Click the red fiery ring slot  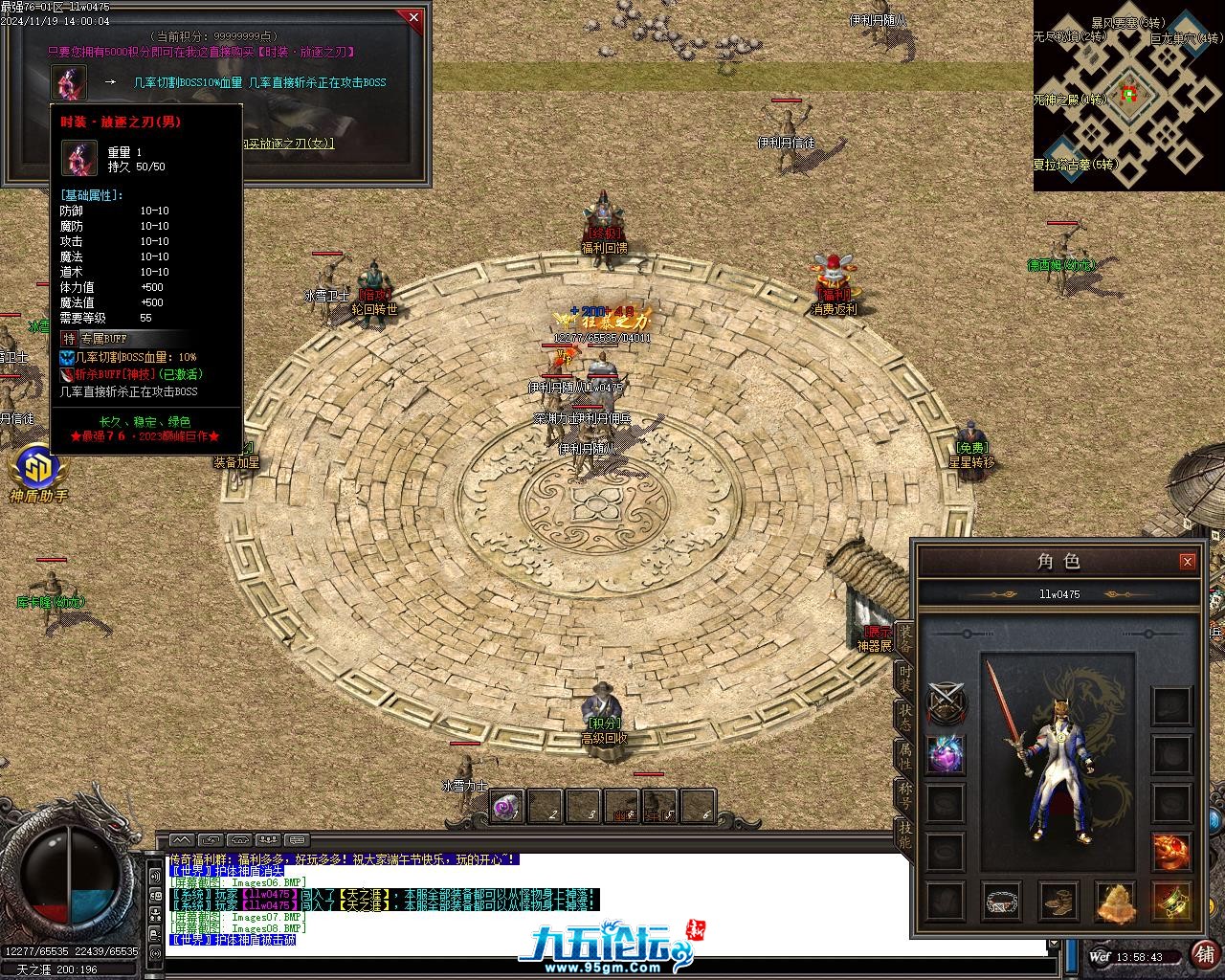1171,851
